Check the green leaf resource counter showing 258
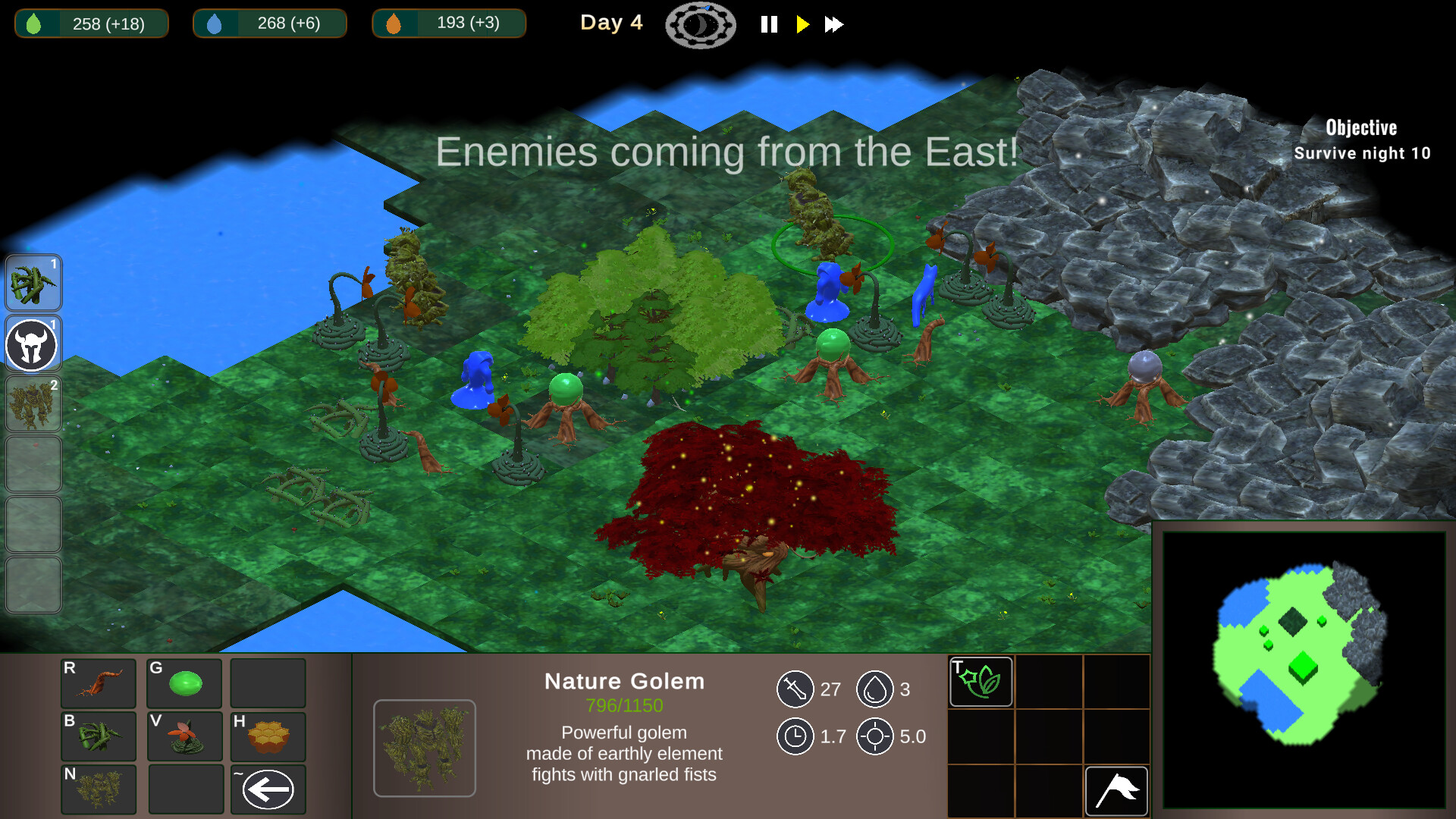Screen dimensions: 1456x819 click(x=91, y=23)
